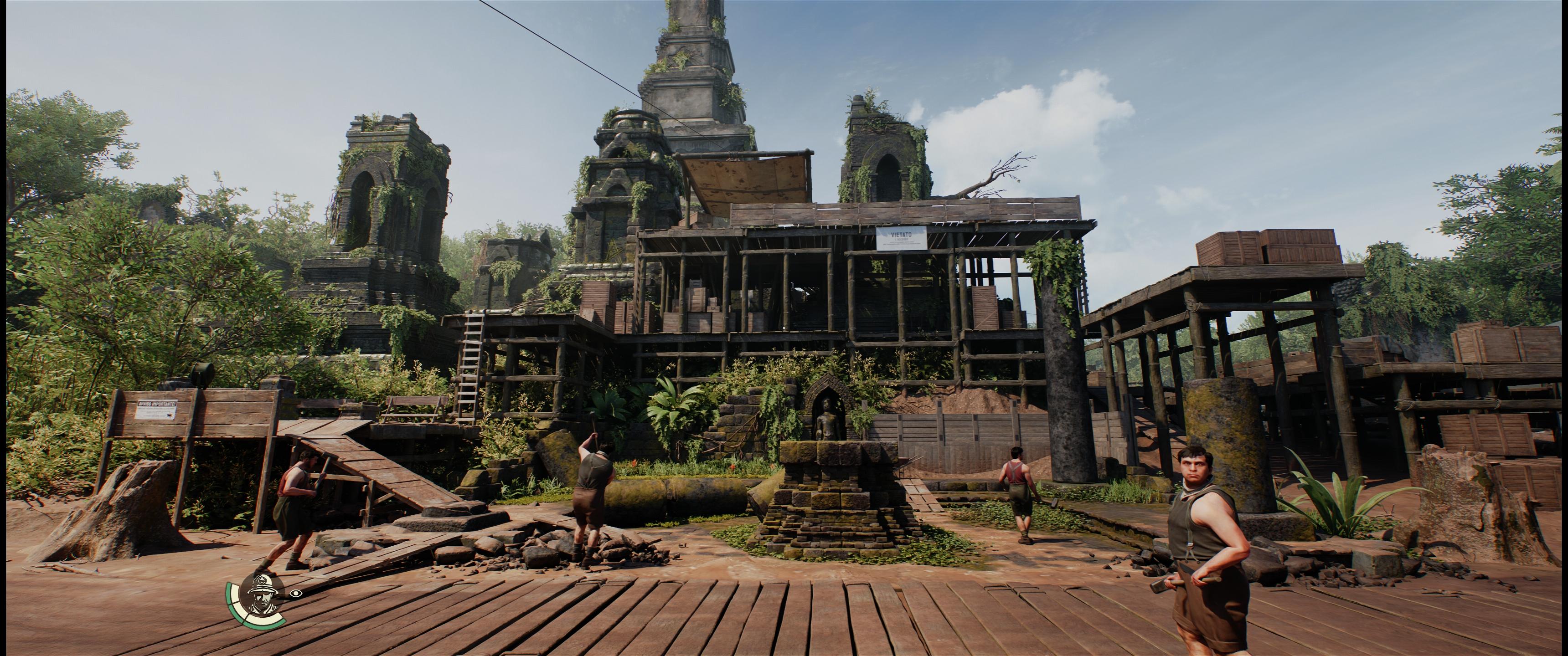
Task: Click the eye visibility indicator icon
Action: point(295,593)
